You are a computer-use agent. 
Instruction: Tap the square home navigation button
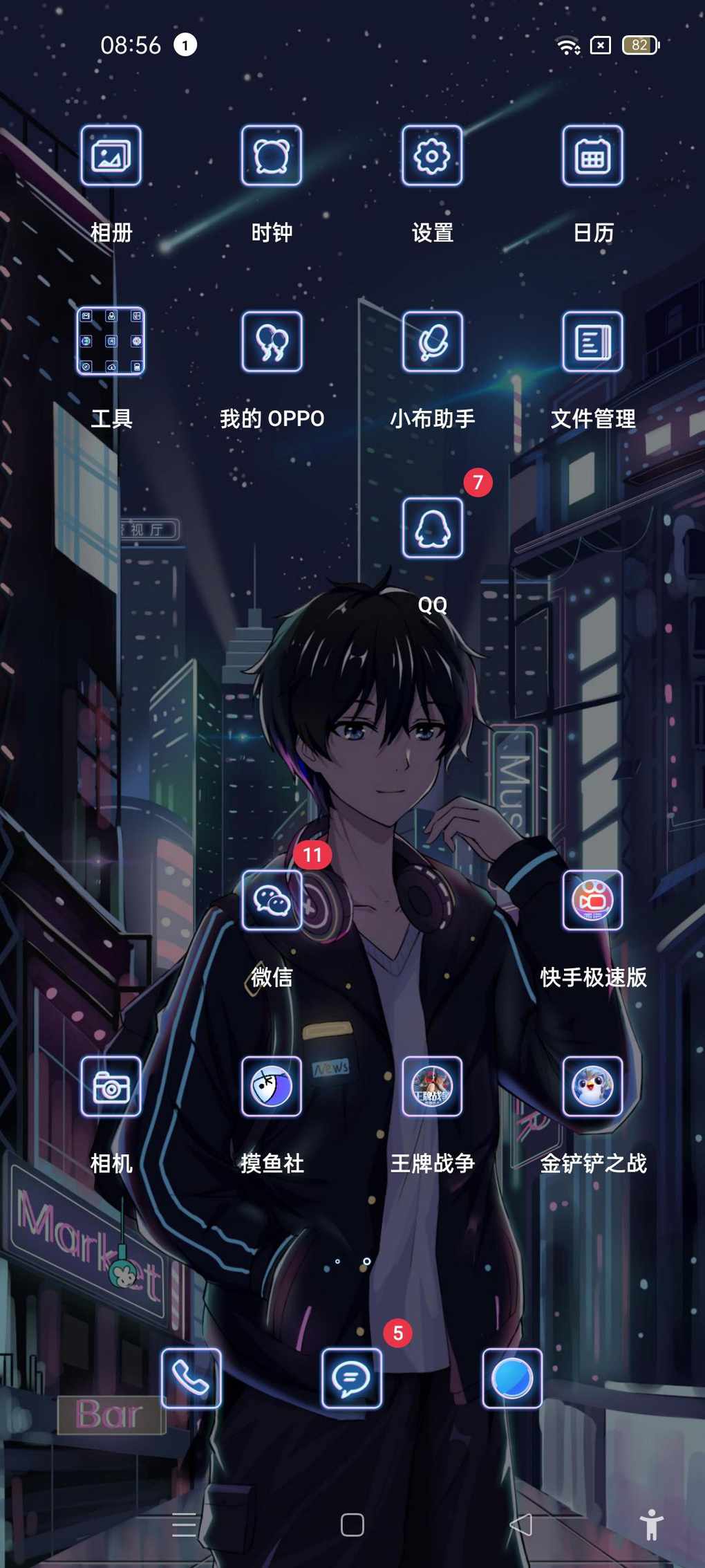pyautogui.click(x=352, y=1525)
